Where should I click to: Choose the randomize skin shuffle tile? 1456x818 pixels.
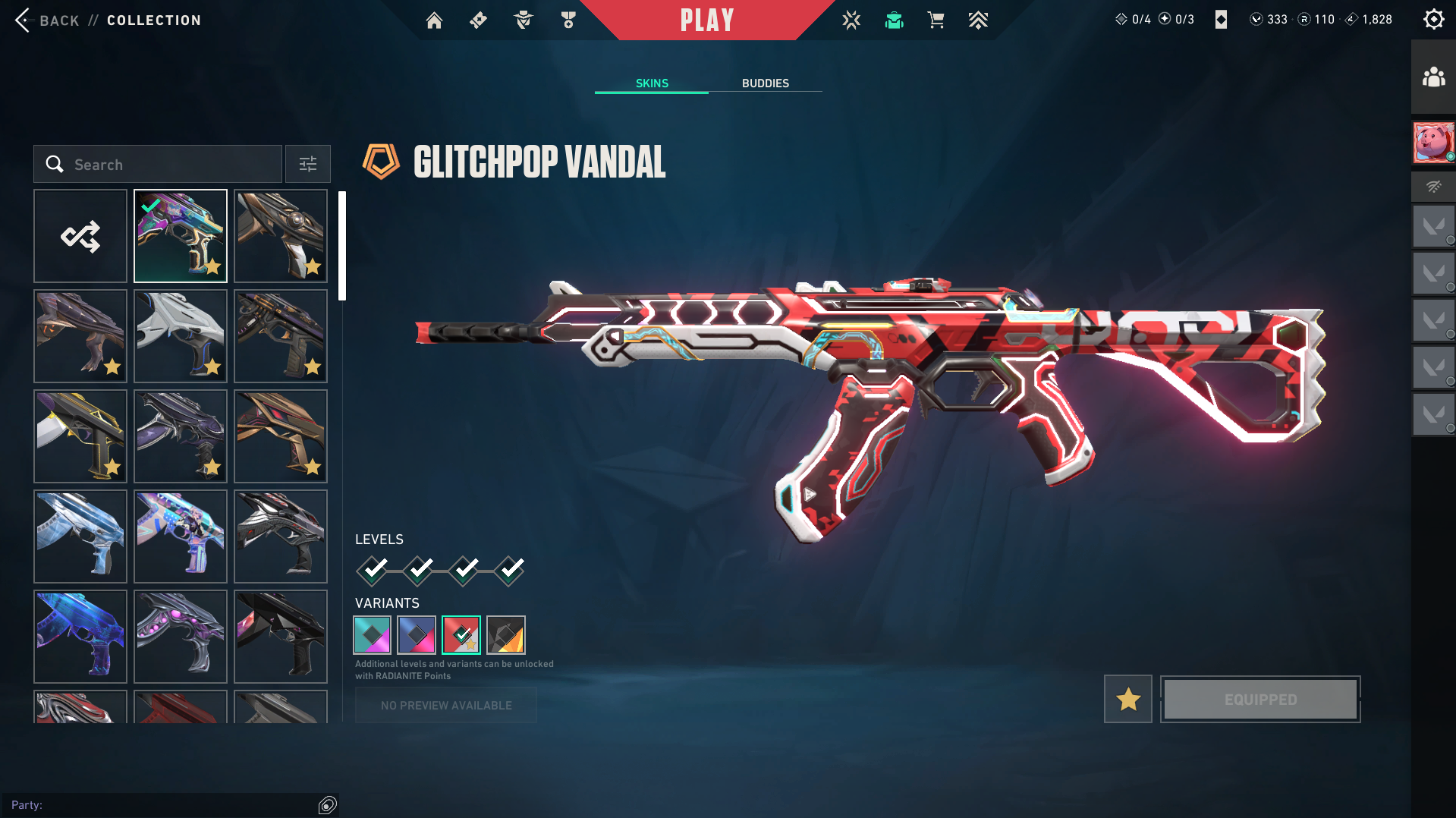coord(80,237)
